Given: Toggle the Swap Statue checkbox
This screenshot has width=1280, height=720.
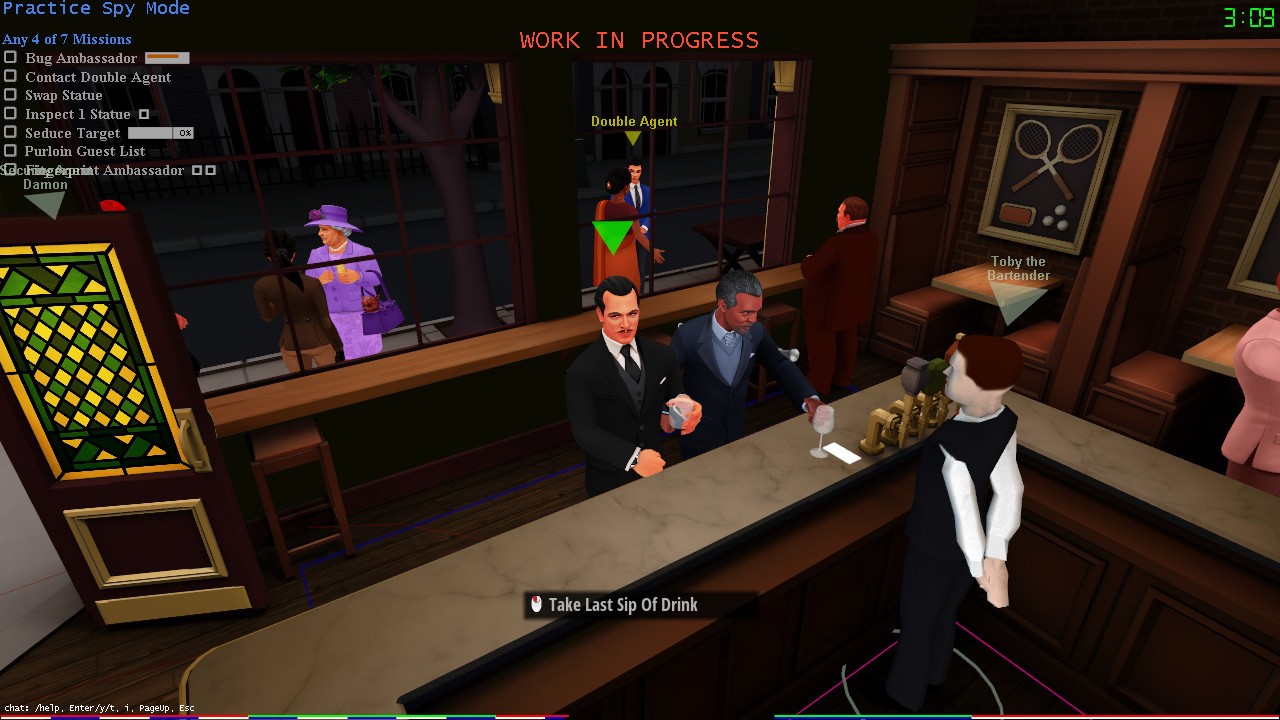Looking at the screenshot, I should [x=9, y=95].
